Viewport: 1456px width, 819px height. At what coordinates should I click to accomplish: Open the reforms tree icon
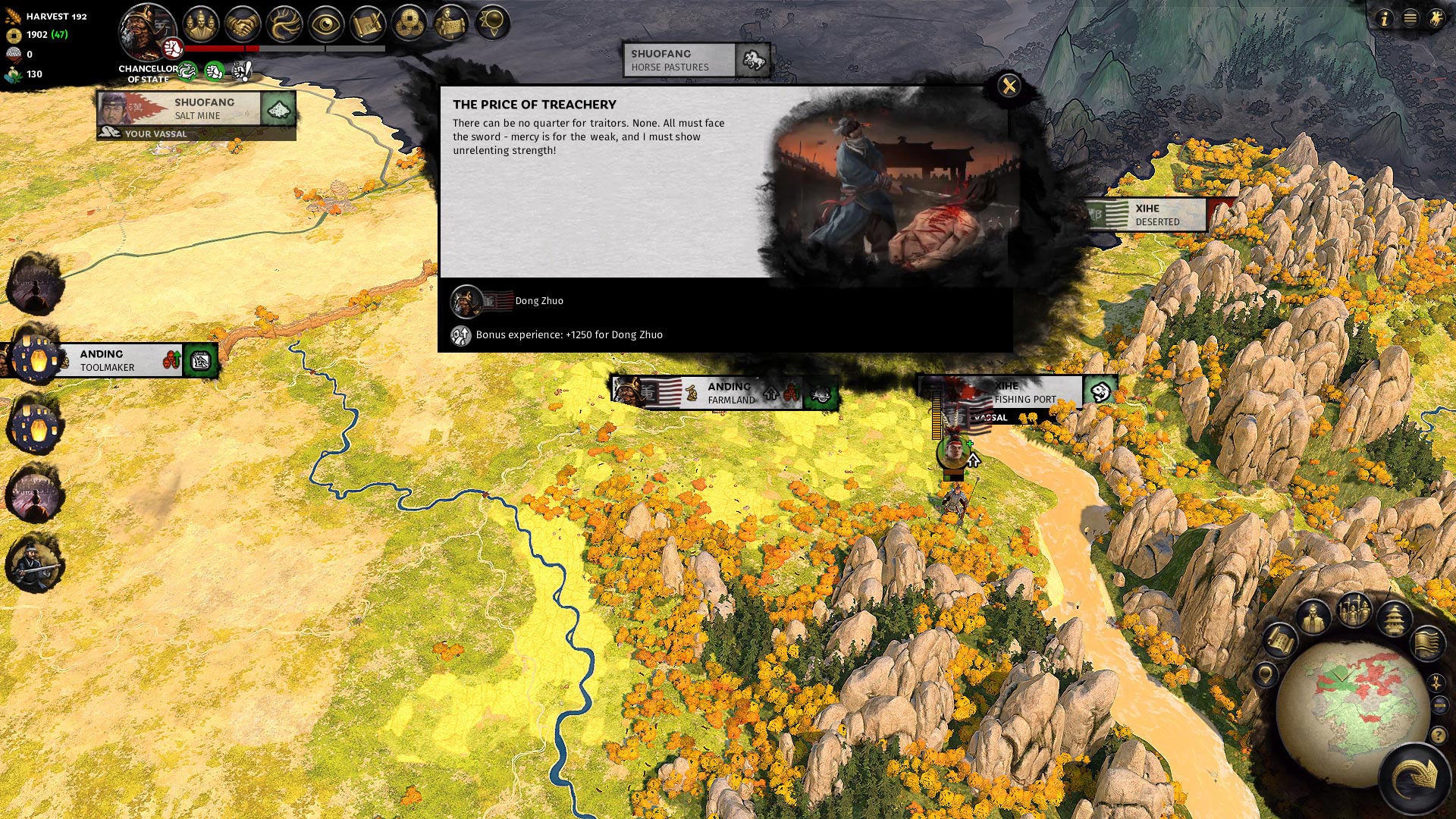click(284, 24)
